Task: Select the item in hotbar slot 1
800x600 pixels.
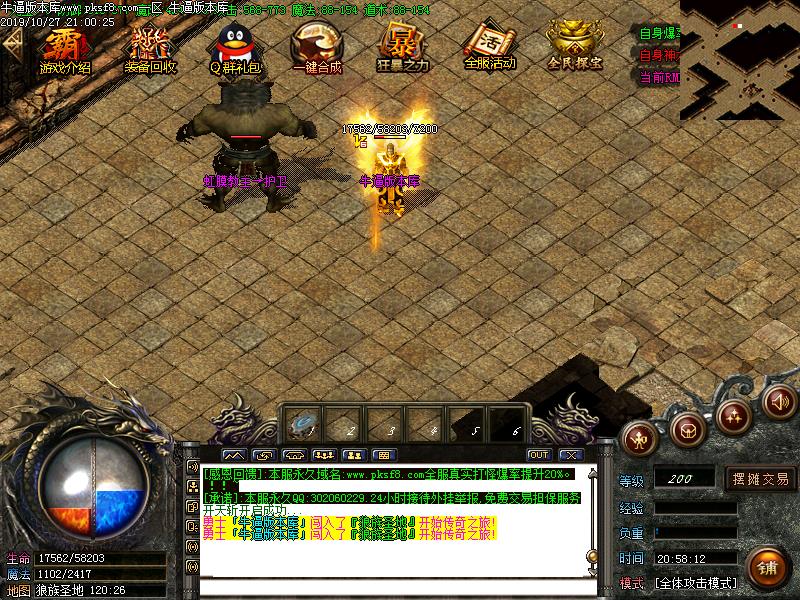Action: click(x=301, y=425)
